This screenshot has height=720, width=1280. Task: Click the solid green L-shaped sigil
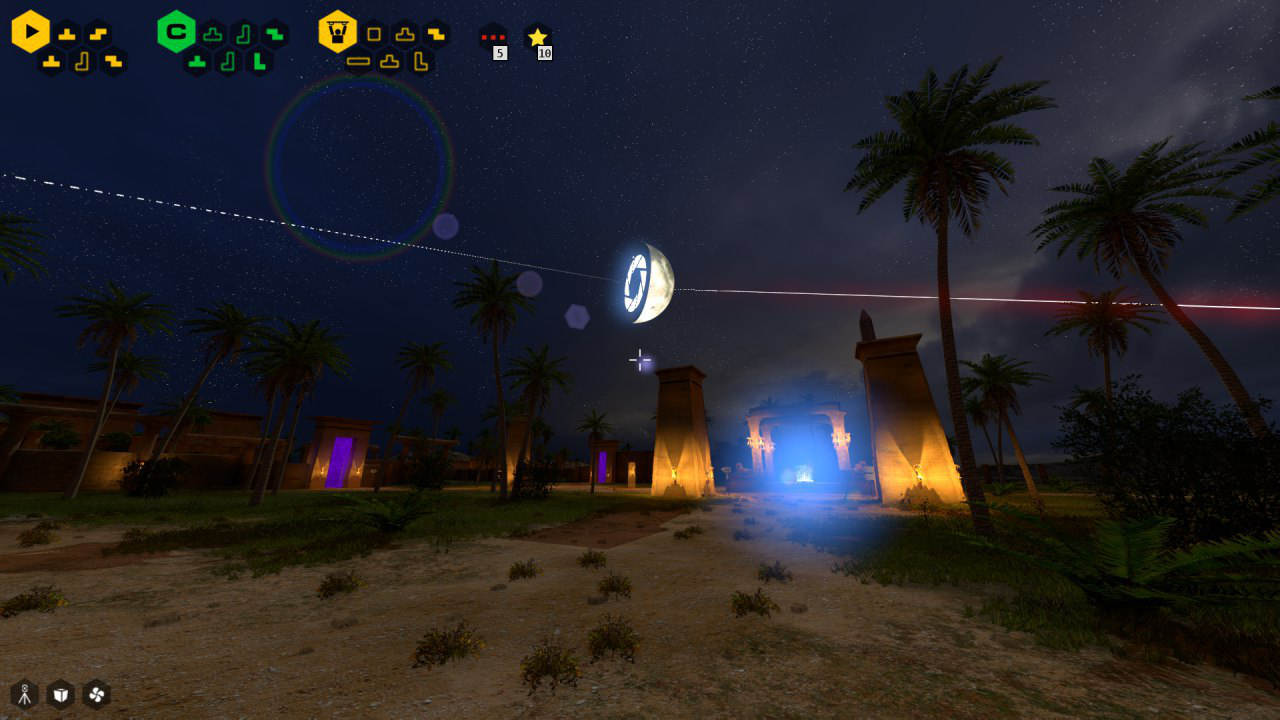tap(259, 61)
